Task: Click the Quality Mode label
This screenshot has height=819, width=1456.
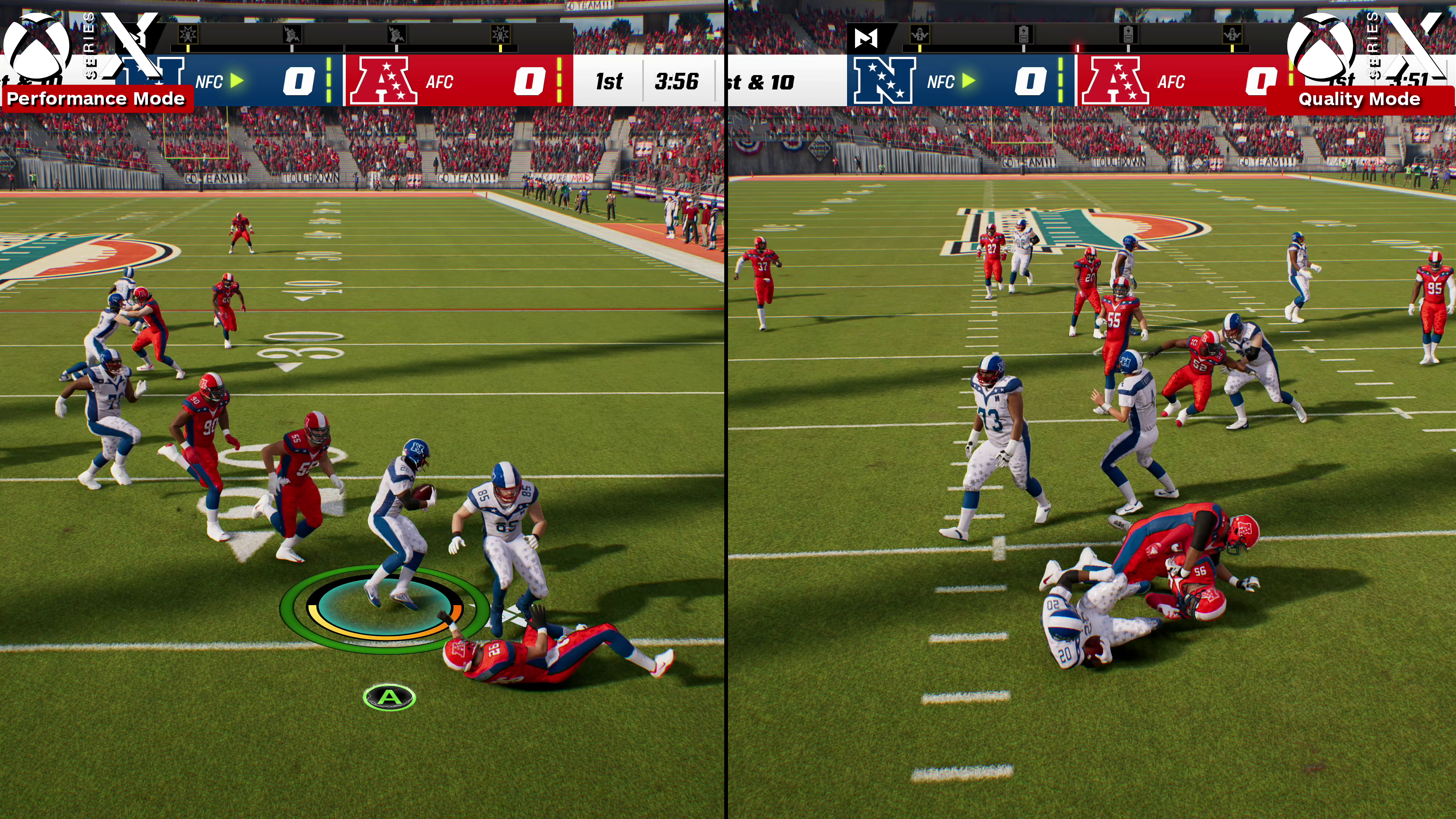Action: tap(1359, 99)
